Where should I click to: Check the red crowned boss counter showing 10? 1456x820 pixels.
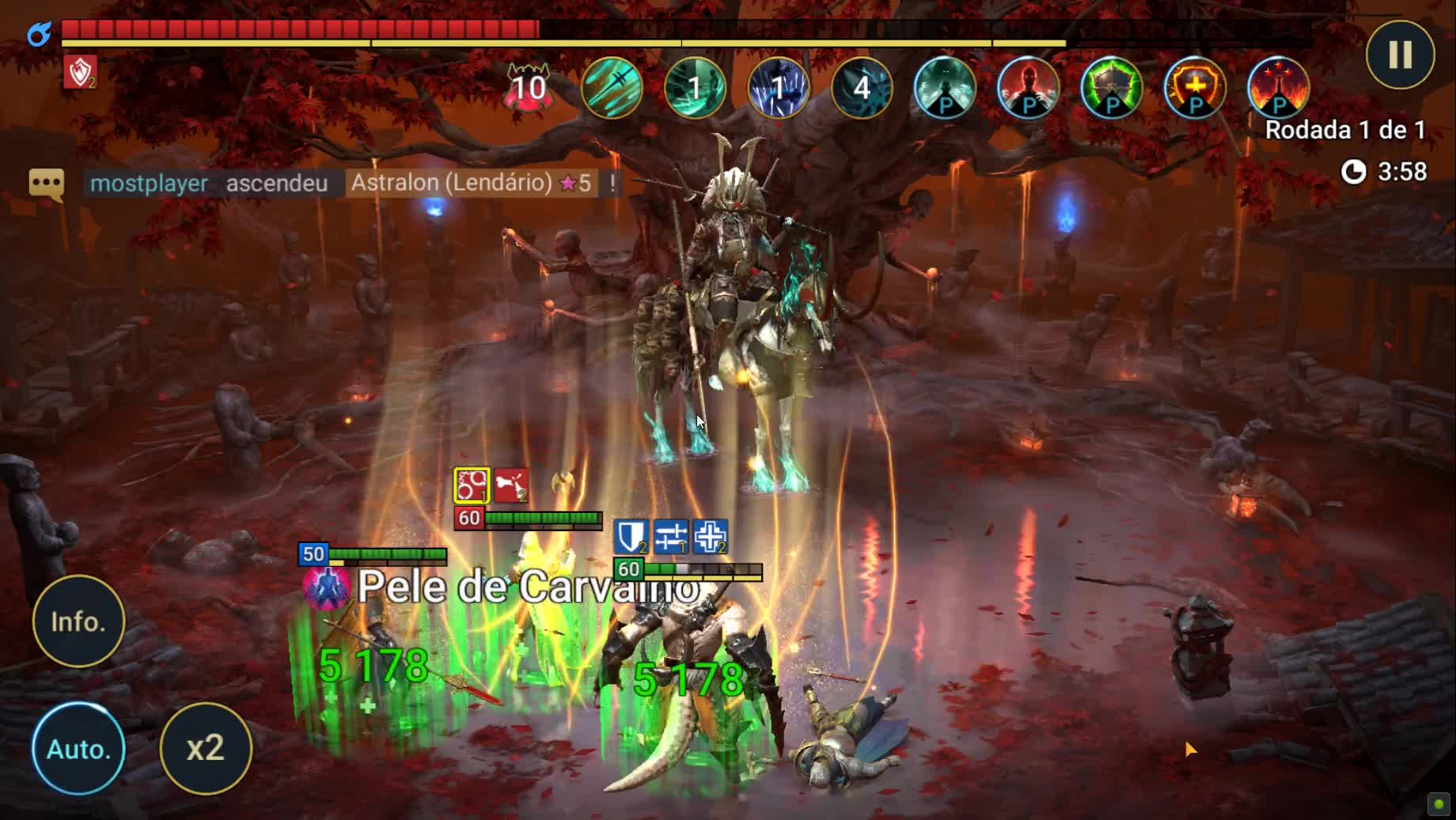529,87
